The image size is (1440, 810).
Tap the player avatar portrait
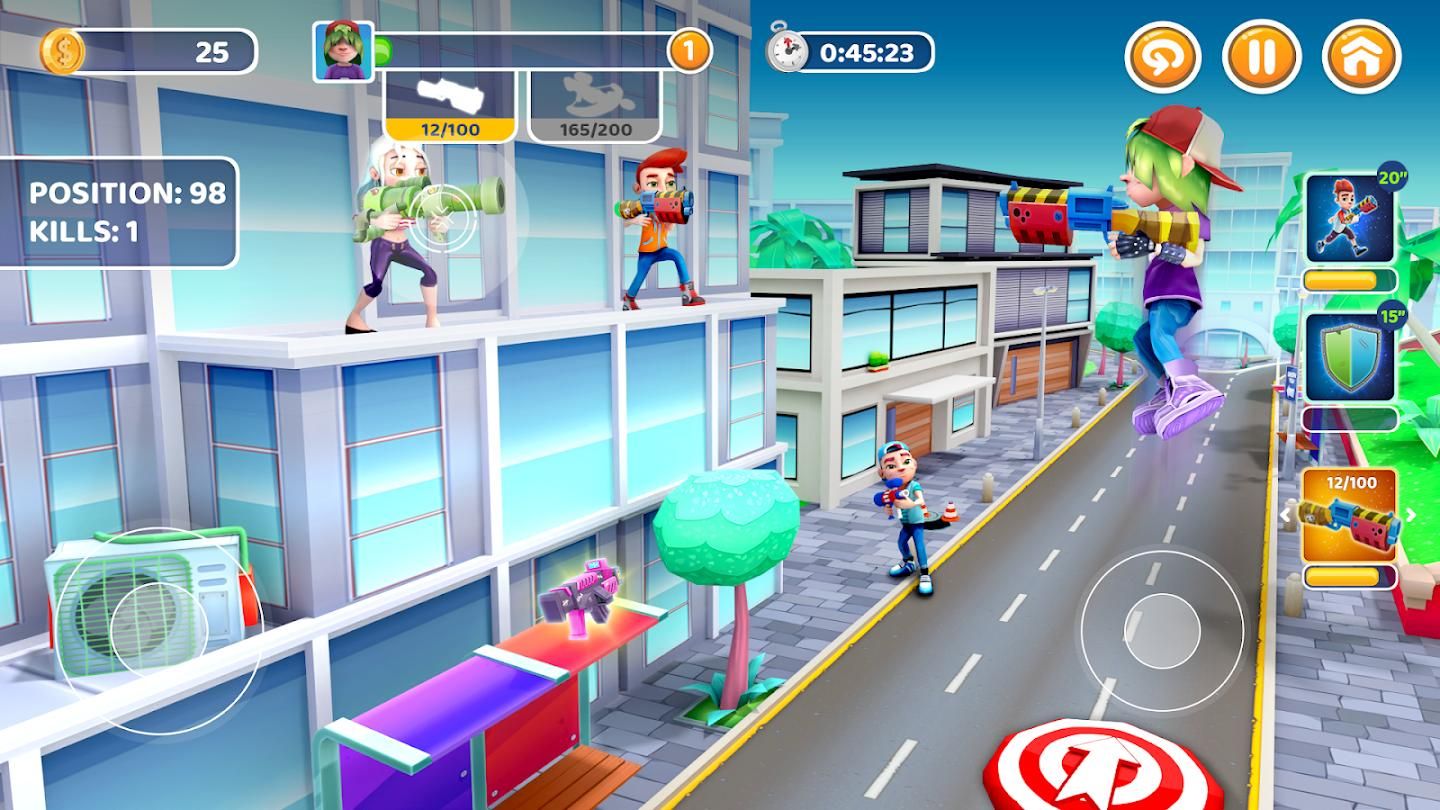tap(343, 51)
